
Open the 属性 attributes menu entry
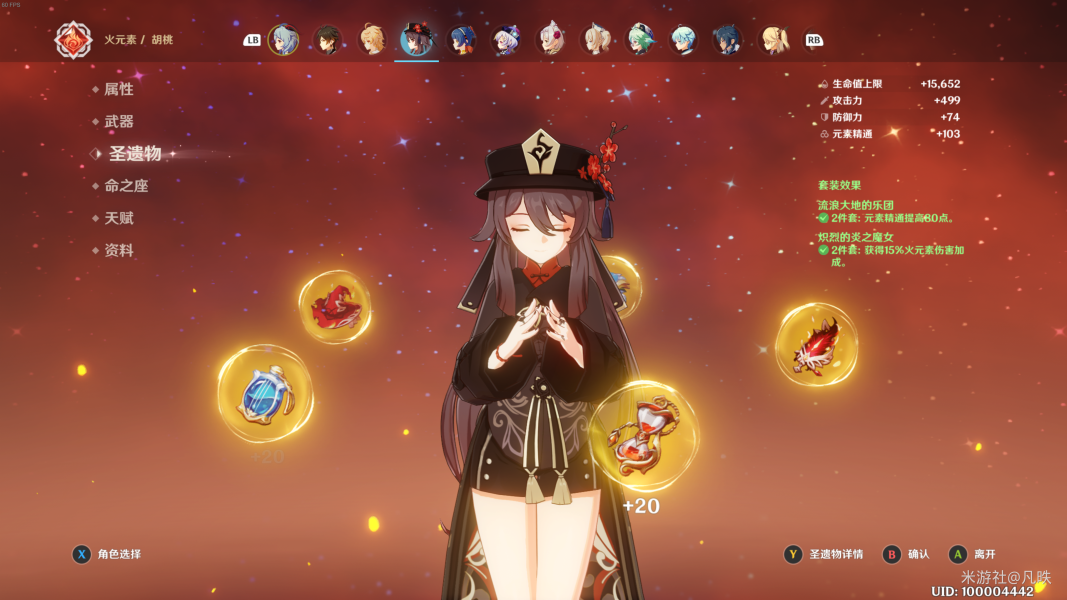pyautogui.click(x=118, y=89)
